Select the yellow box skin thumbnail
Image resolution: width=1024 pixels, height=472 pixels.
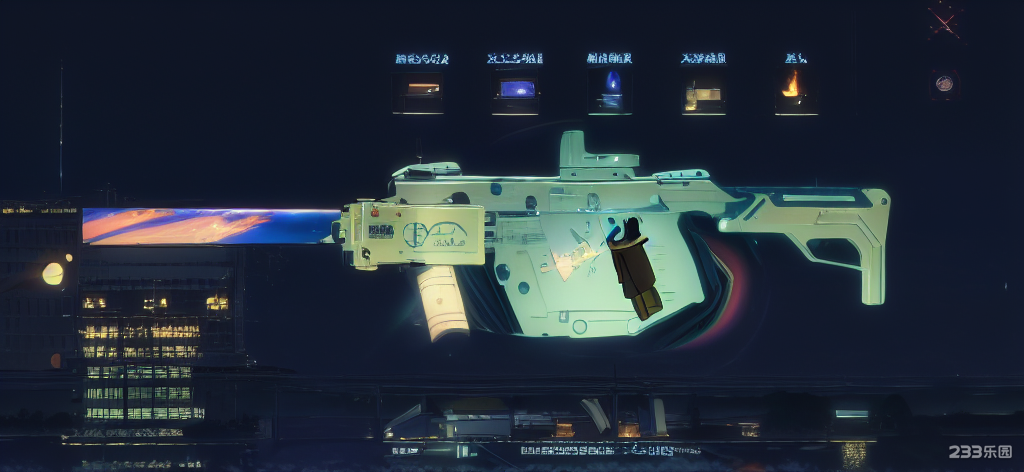tap(703, 93)
